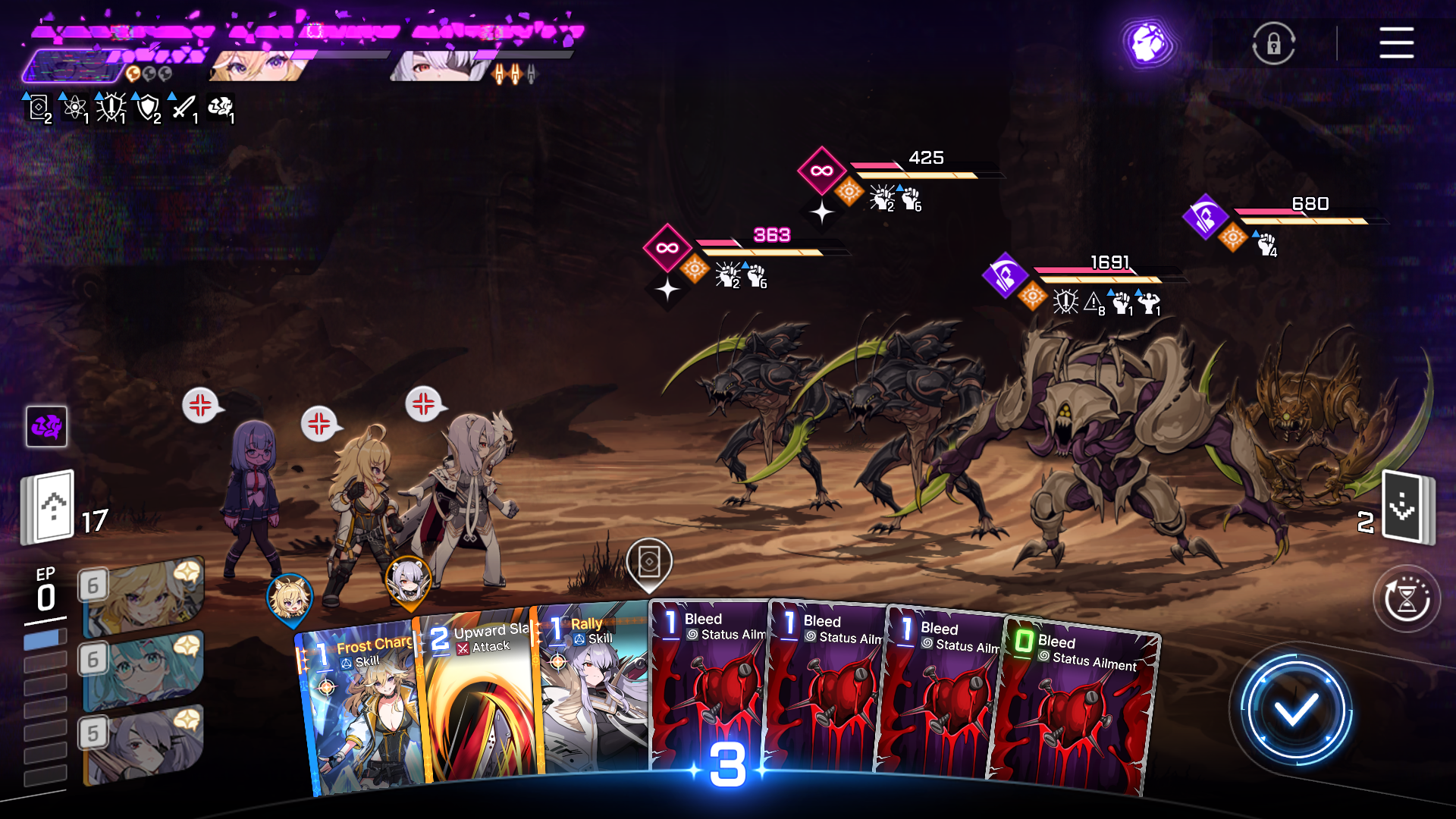Toggle the lock rotation icon
This screenshot has height=819, width=1456.
(x=1273, y=43)
